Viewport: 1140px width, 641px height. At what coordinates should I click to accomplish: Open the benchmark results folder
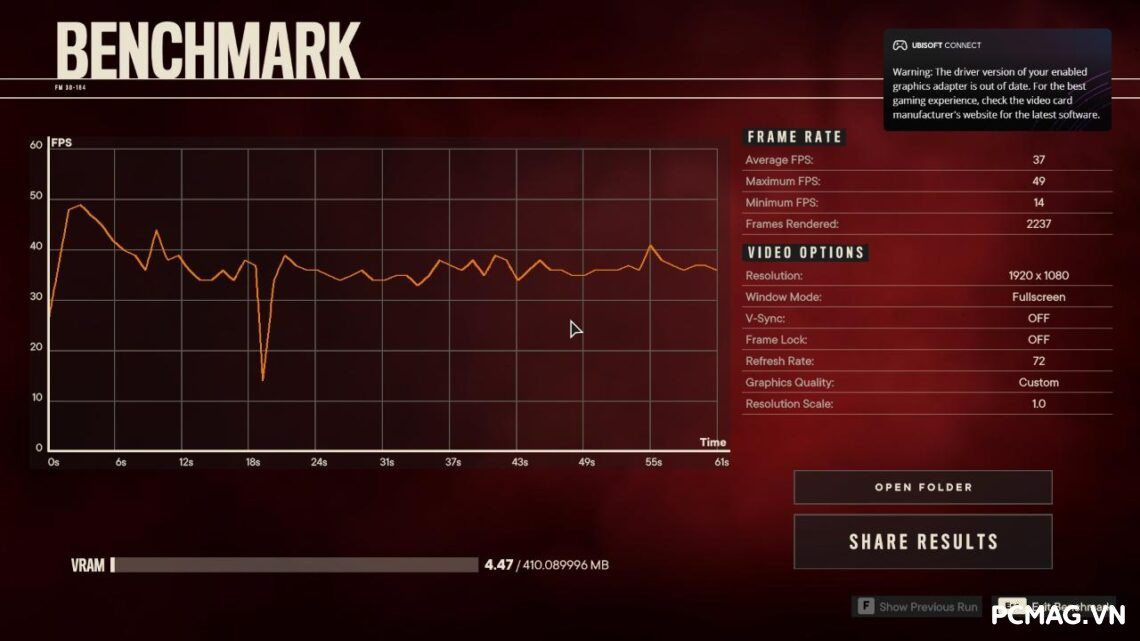pyautogui.click(x=922, y=487)
